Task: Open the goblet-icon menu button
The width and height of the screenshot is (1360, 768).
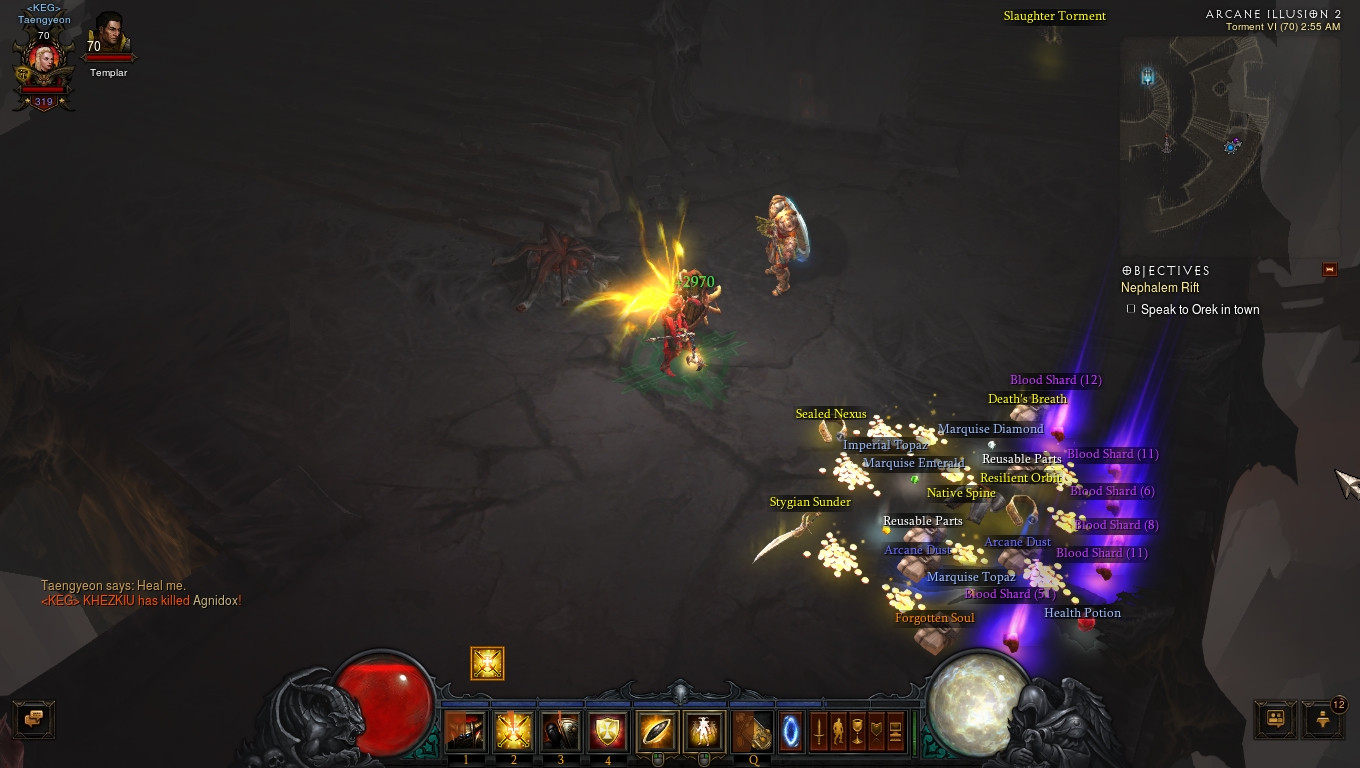Action: coord(857,731)
